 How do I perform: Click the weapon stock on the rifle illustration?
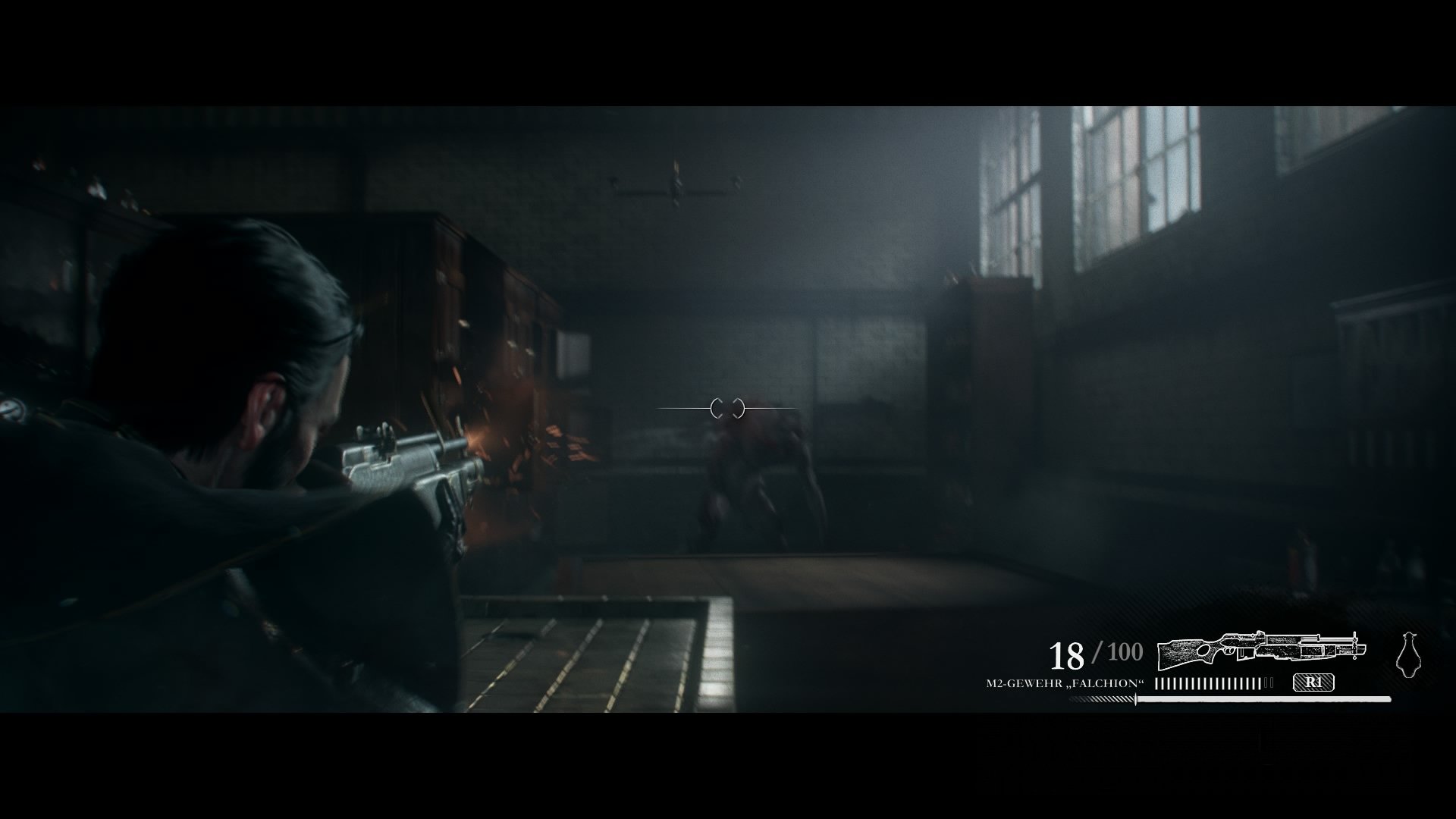point(1181,654)
